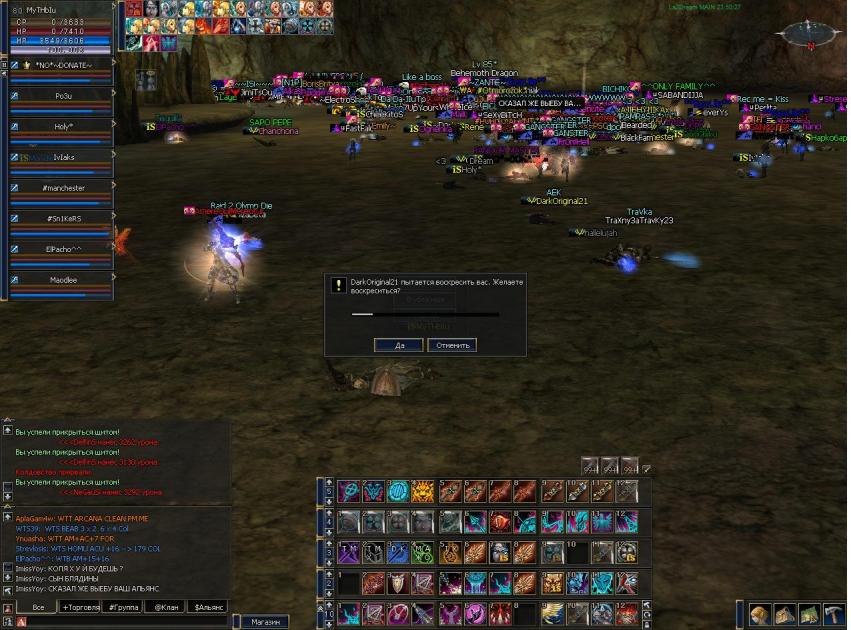Select party member Po3u
The image size is (851, 630).
pos(64,96)
